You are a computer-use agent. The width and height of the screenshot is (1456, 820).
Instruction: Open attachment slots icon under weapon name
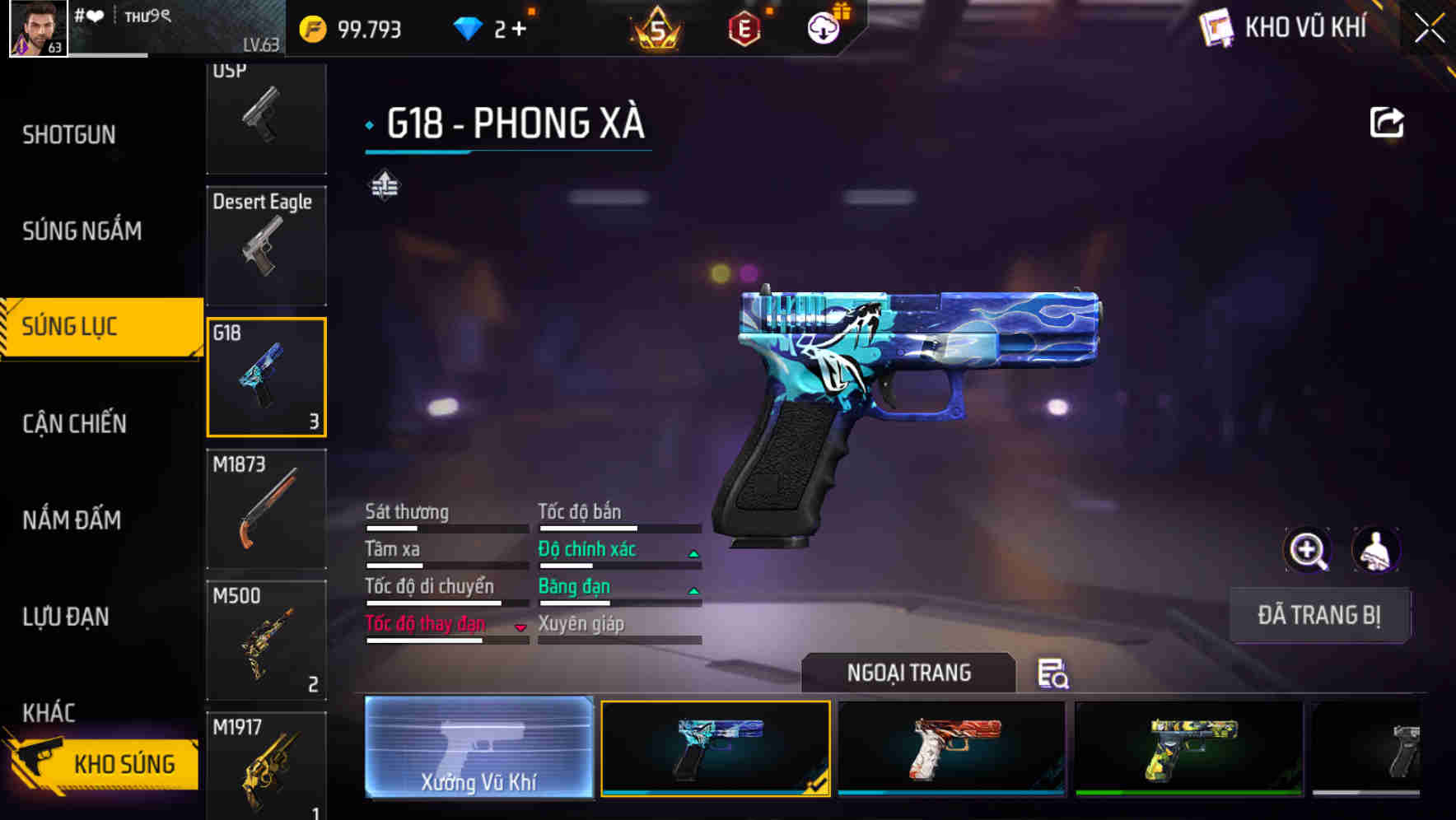[x=384, y=184]
